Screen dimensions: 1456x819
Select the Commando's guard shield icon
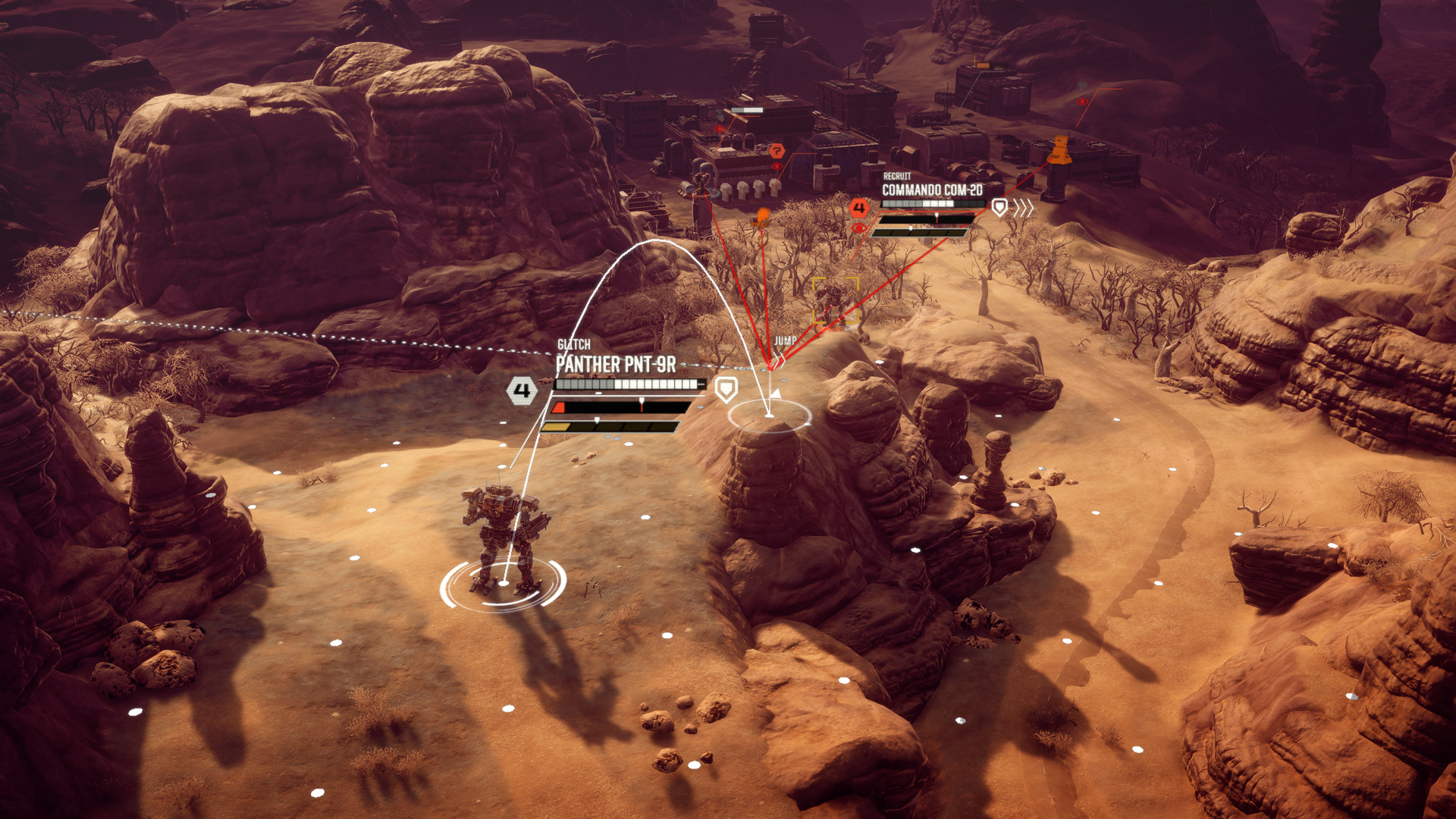(x=1000, y=207)
